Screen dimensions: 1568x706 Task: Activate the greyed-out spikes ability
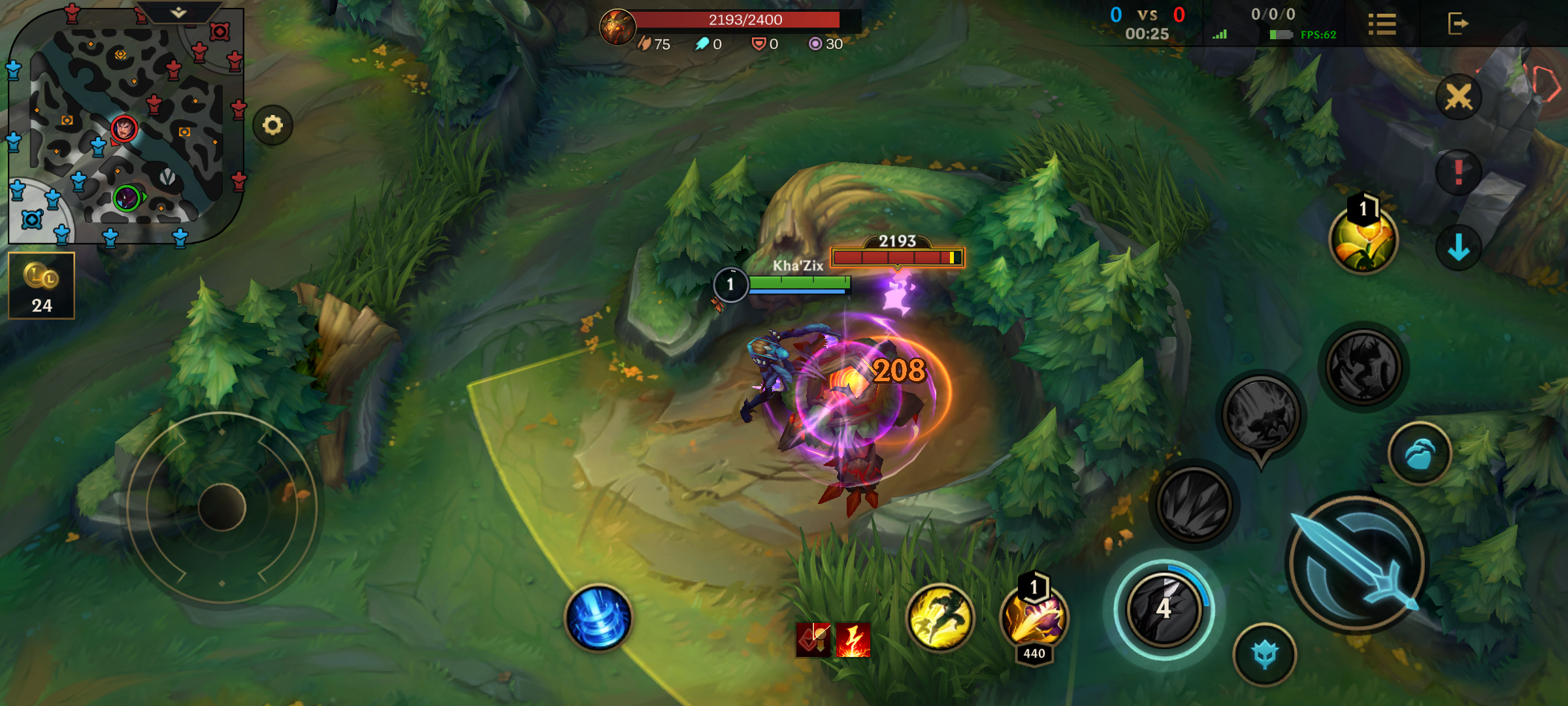click(x=1194, y=504)
